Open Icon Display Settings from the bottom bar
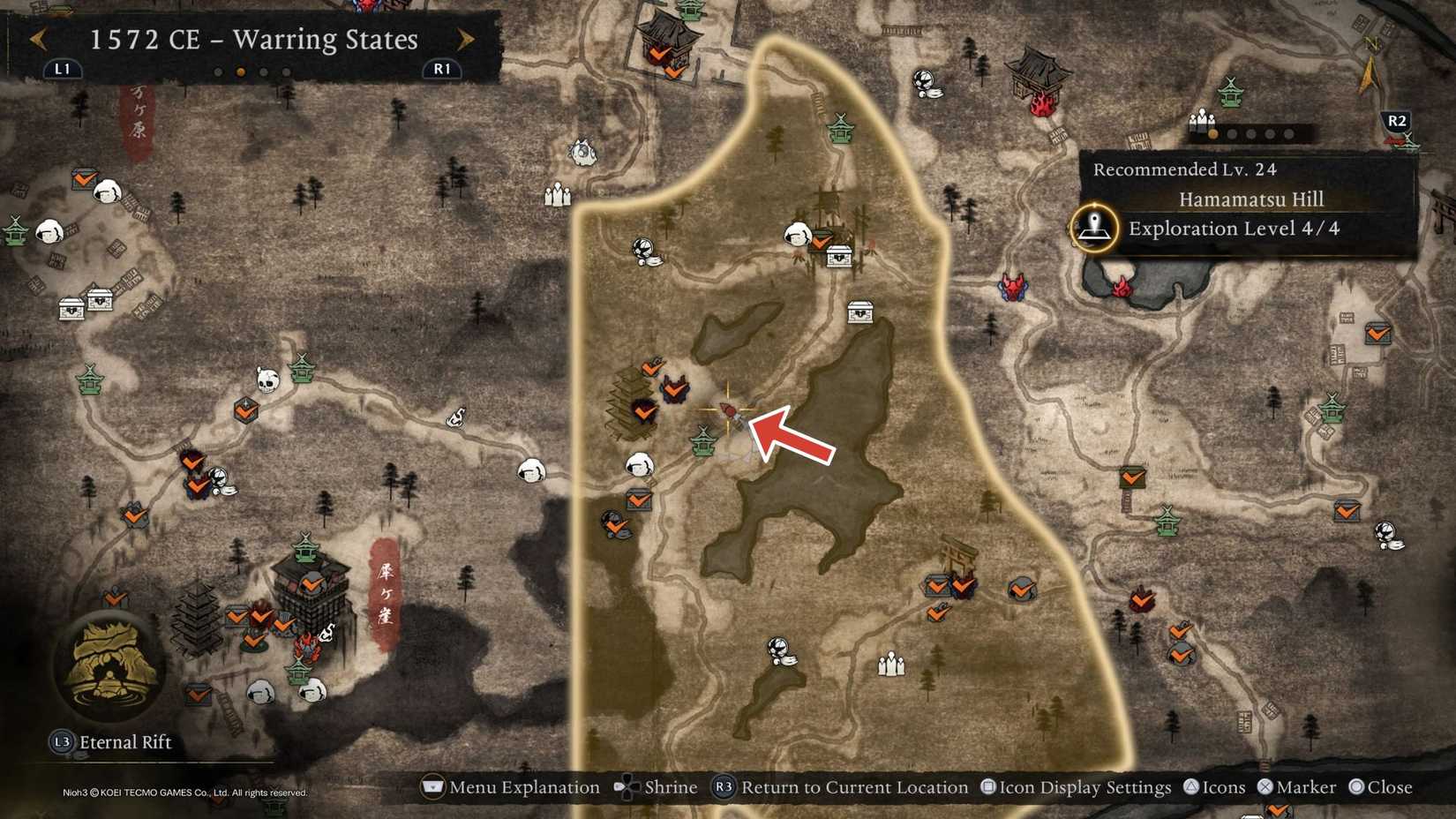 pyautogui.click(x=1081, y=787)
